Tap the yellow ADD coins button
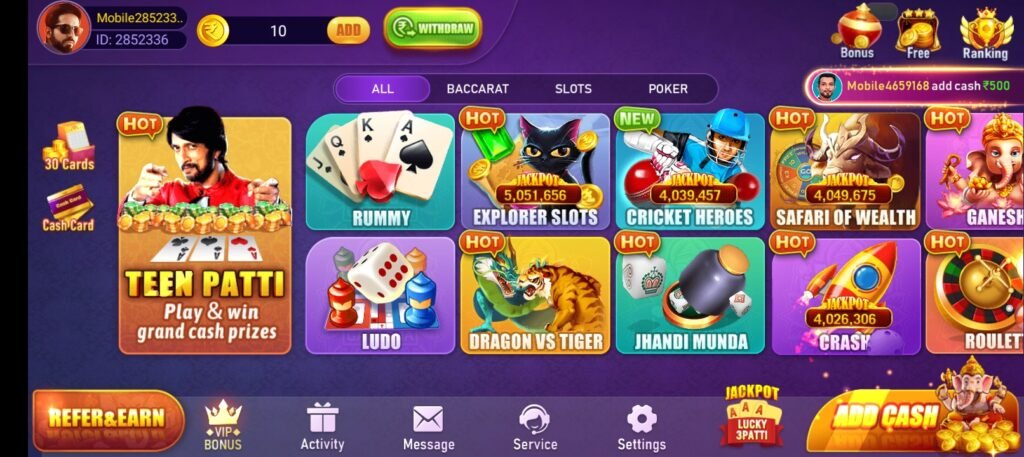This screenshot has width=1024, height=457. (347, 30)
